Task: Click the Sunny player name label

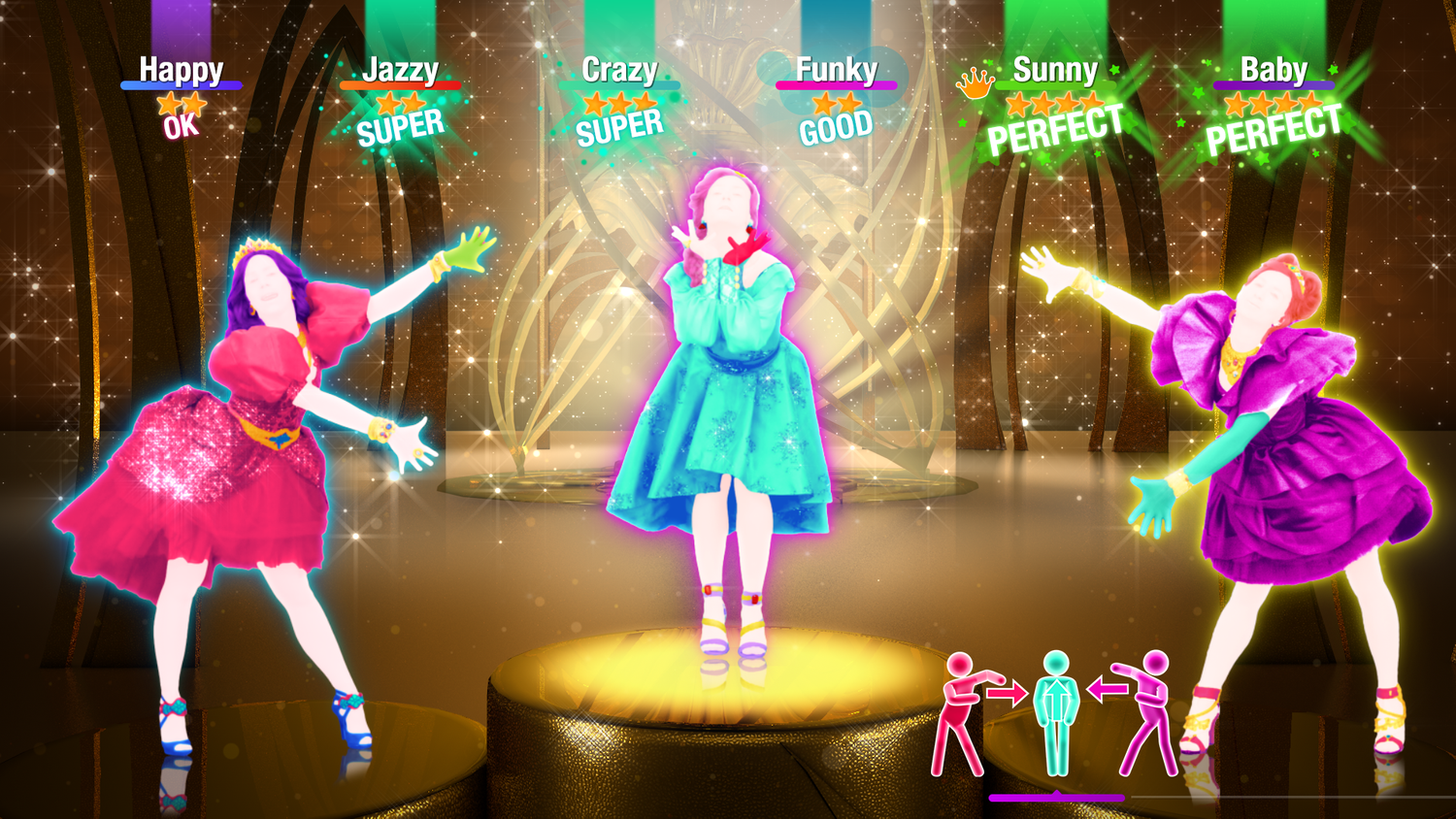Action: click(1054, 70)
